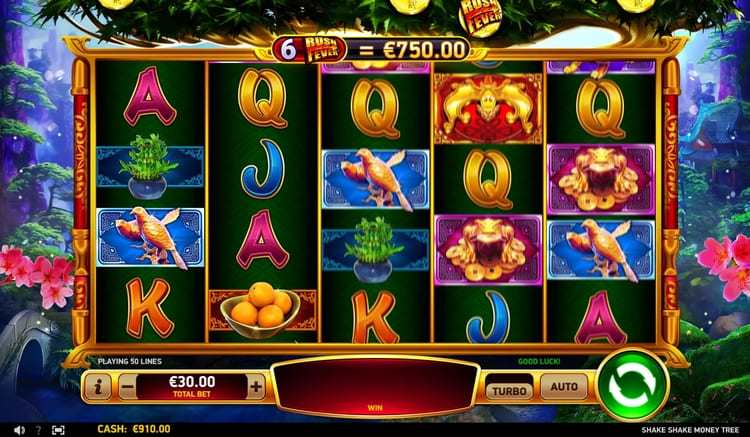Increase the total bet with plus
750x437 pixels.
pyautogui.click(x=257, y=386)
